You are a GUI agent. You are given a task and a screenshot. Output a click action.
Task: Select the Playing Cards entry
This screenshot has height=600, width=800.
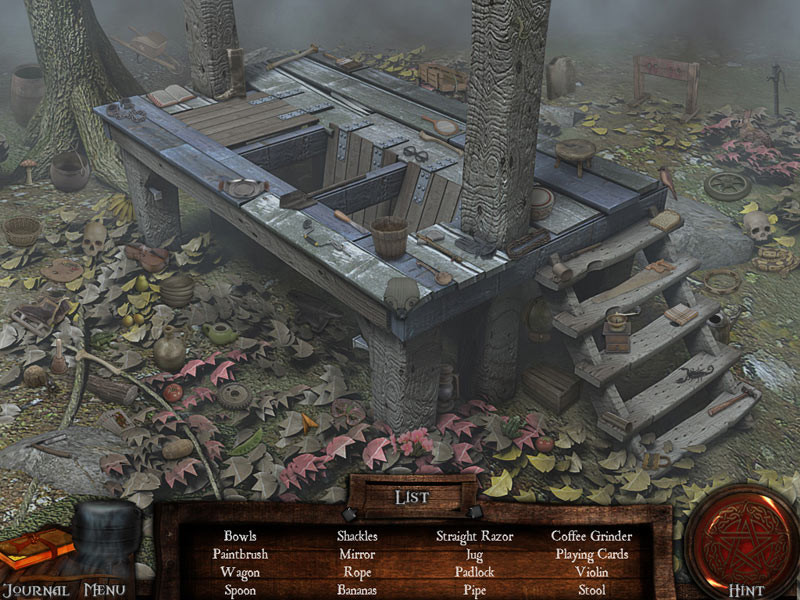point(592,554)
